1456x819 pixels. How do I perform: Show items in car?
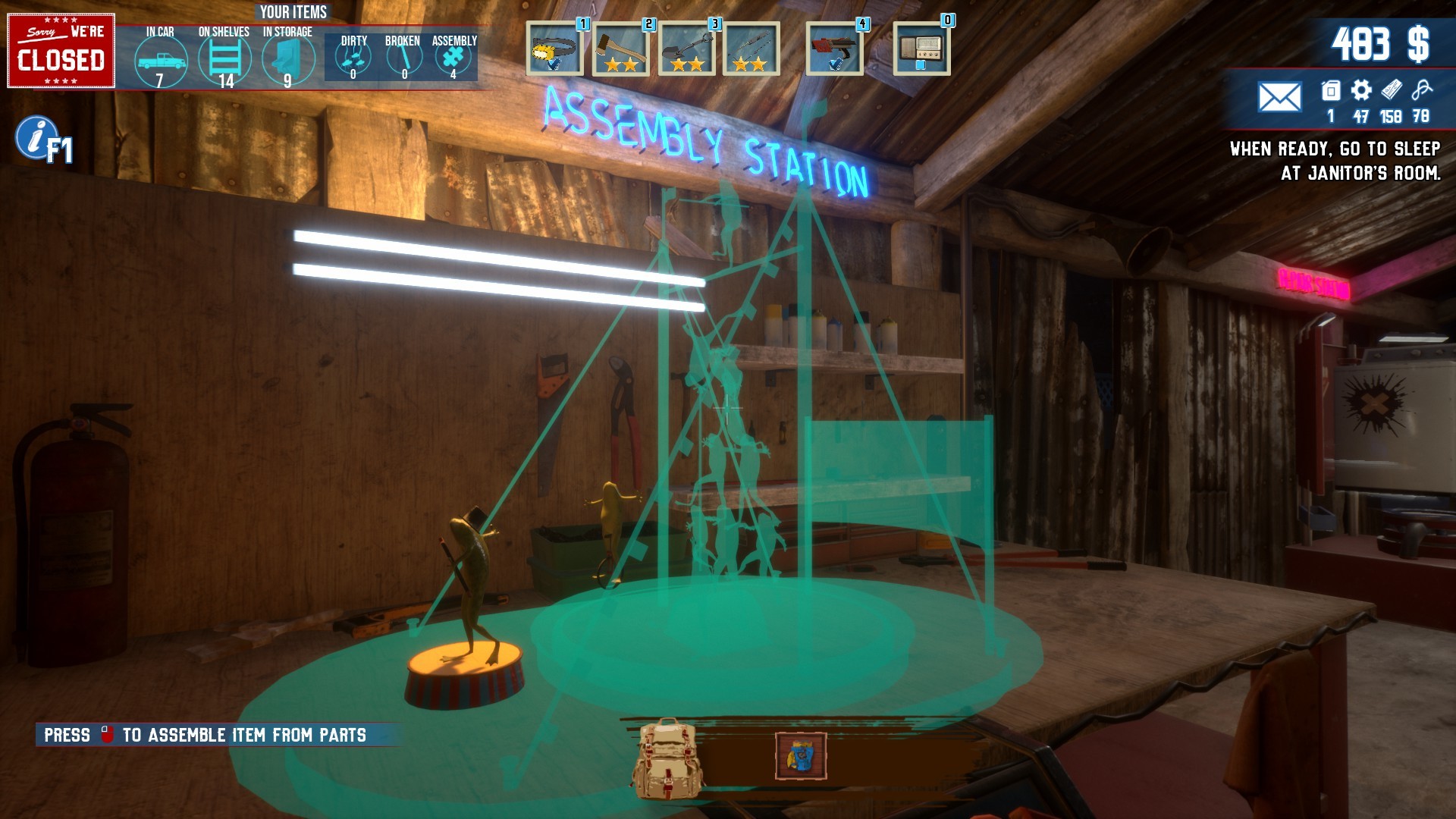pyautogui.click(x=160, y=60)
